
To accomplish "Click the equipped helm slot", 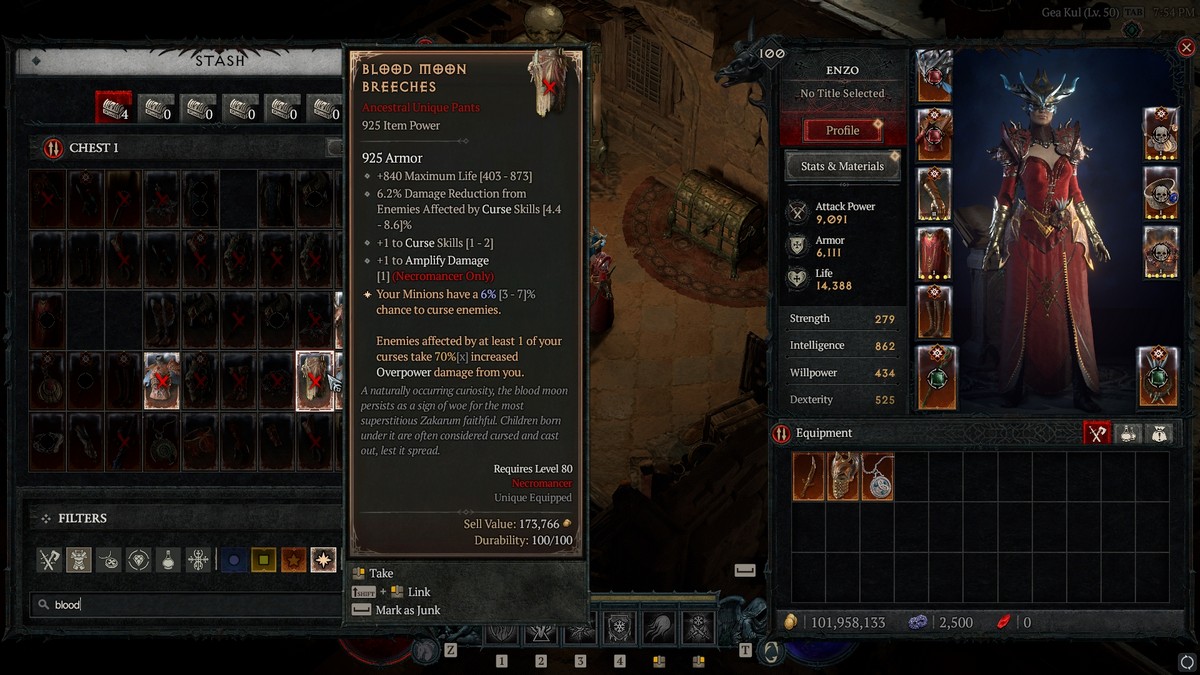I will point(934,76).
